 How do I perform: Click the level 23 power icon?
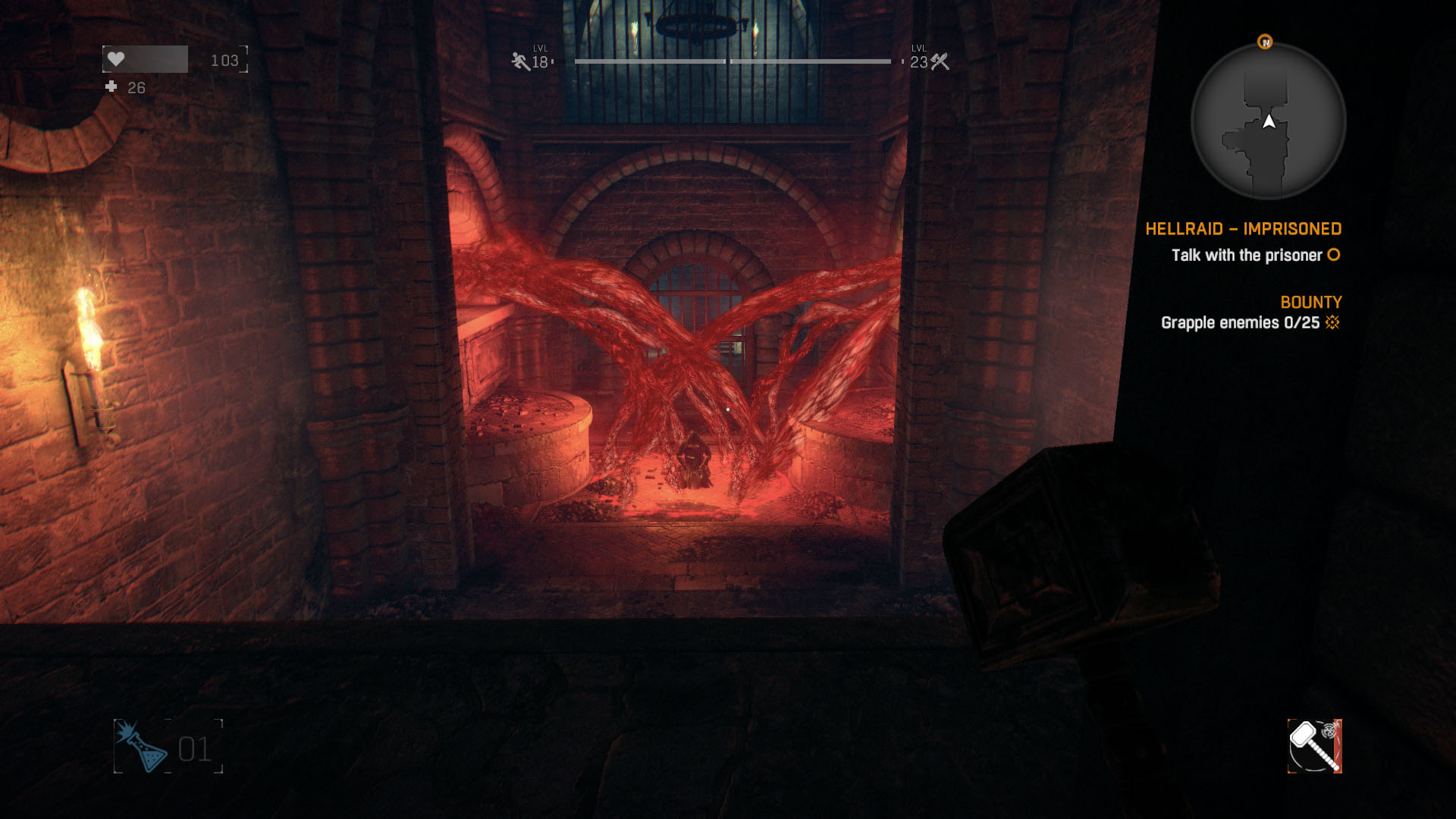click(940, 61)
